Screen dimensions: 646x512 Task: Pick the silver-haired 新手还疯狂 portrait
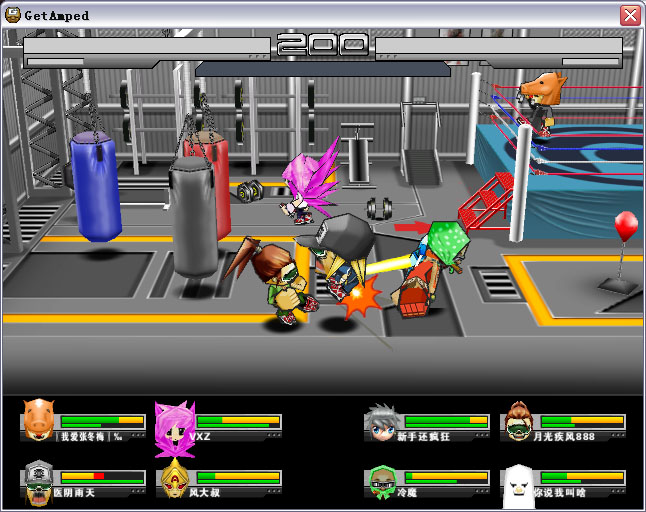click(x=382, y=421)
